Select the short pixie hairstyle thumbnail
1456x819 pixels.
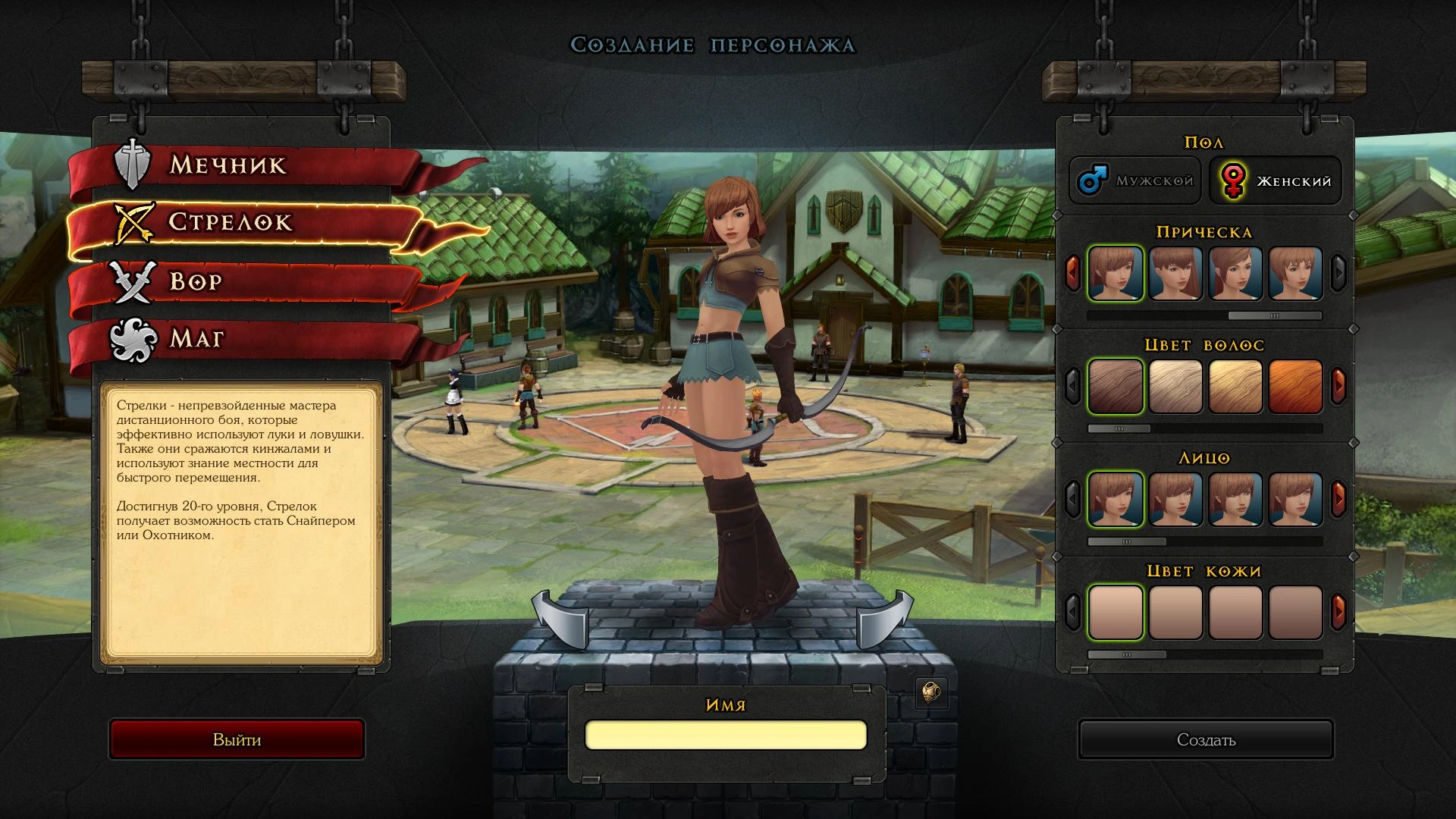(x=1295, y=273)
